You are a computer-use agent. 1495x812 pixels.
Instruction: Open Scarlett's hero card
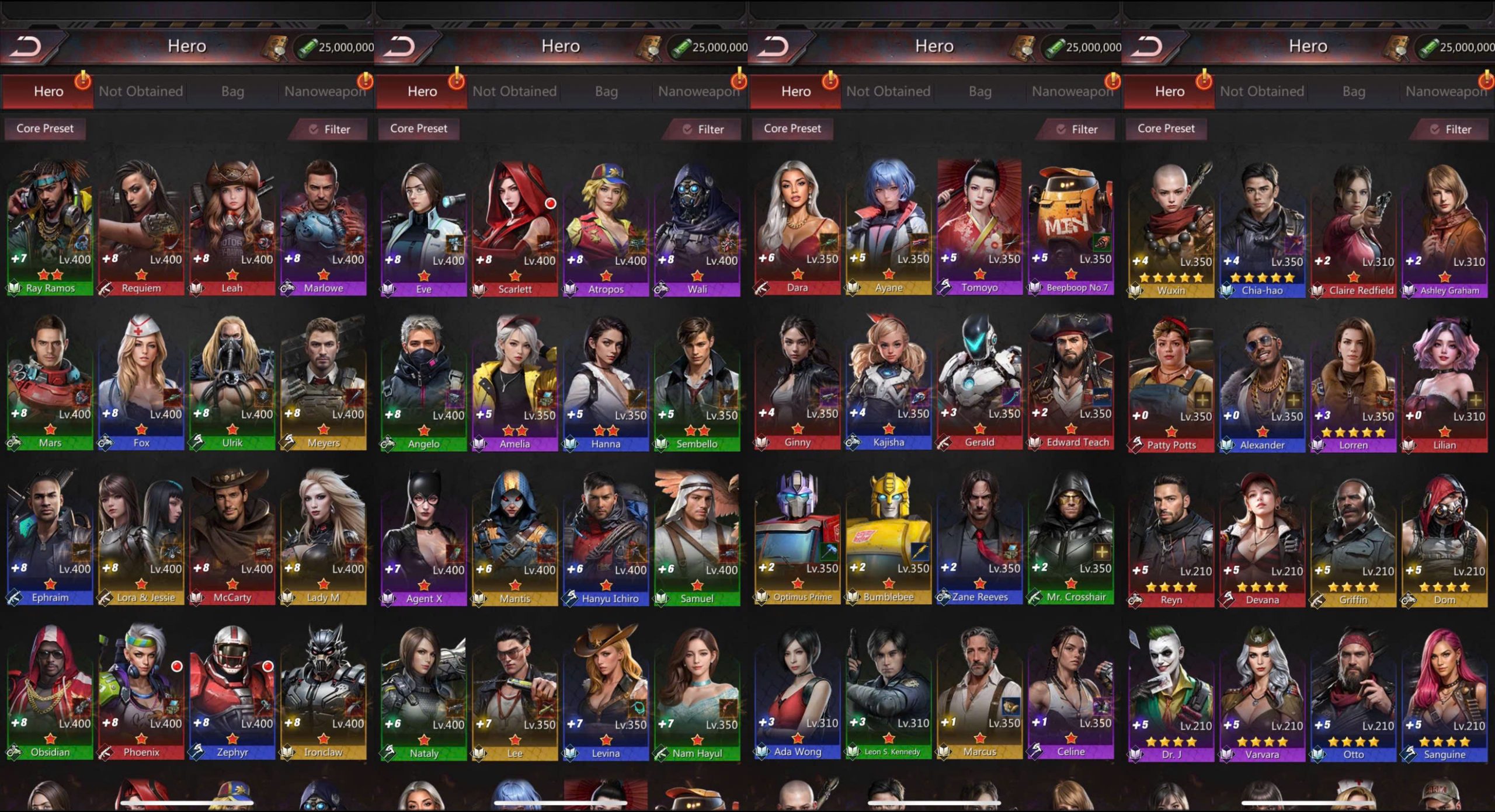point(514,229)
